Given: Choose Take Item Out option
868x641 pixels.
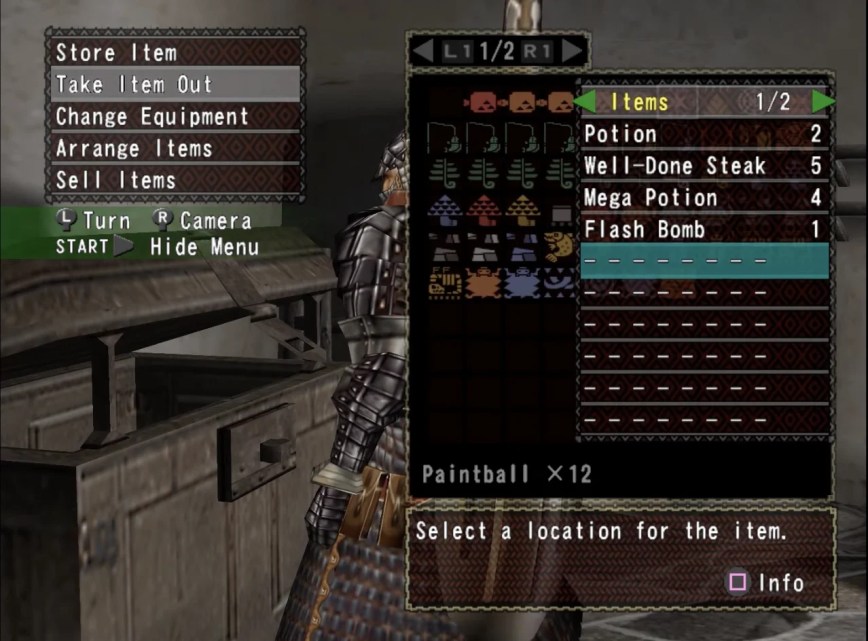Looking at the screenshot, I should (x=175, y=84).
